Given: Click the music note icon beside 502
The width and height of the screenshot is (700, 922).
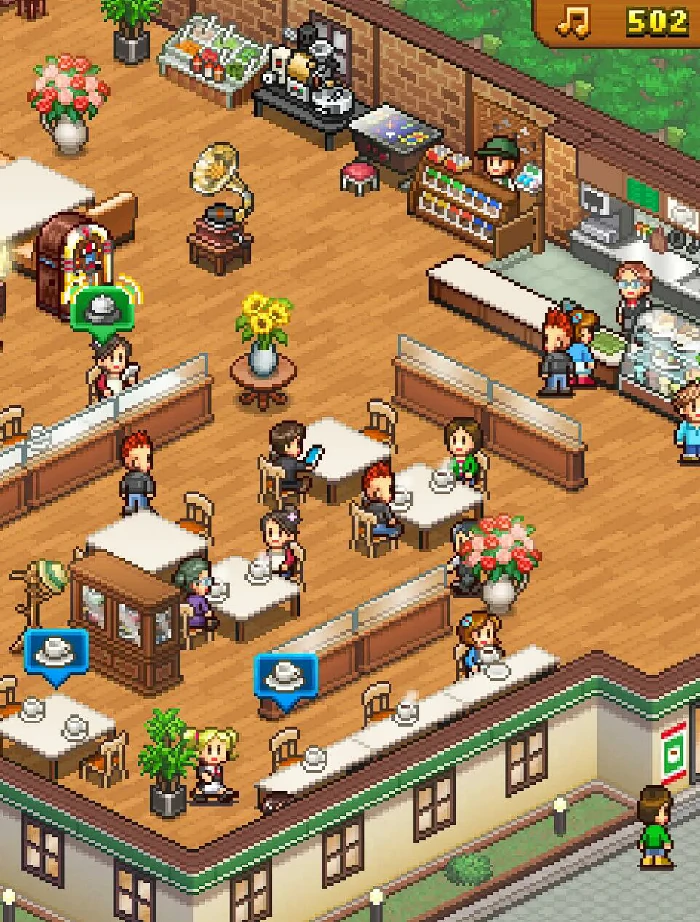Looking at the screenshot, I should (573, 21).
